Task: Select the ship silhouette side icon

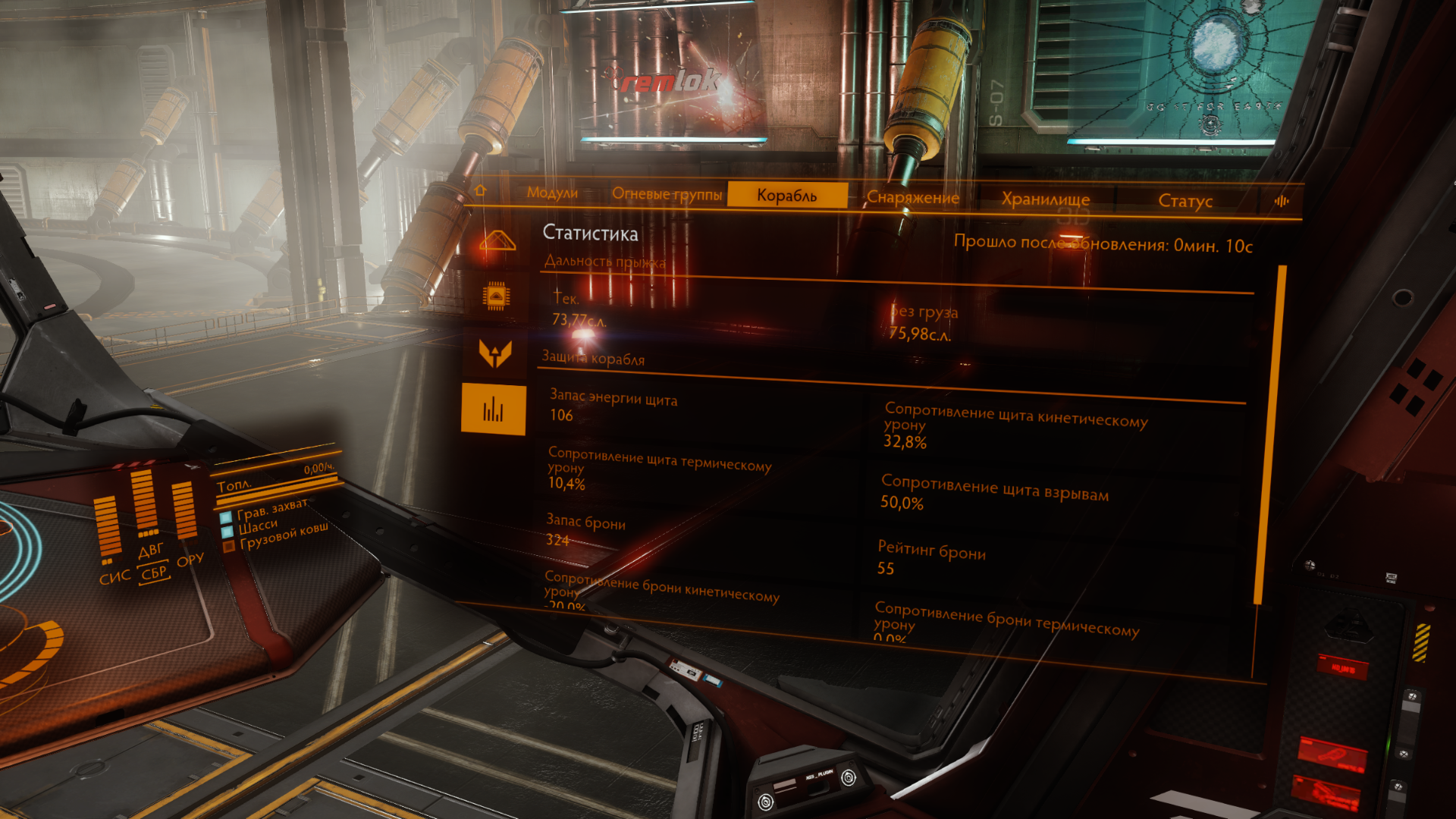Action: (x=497, y=241)
